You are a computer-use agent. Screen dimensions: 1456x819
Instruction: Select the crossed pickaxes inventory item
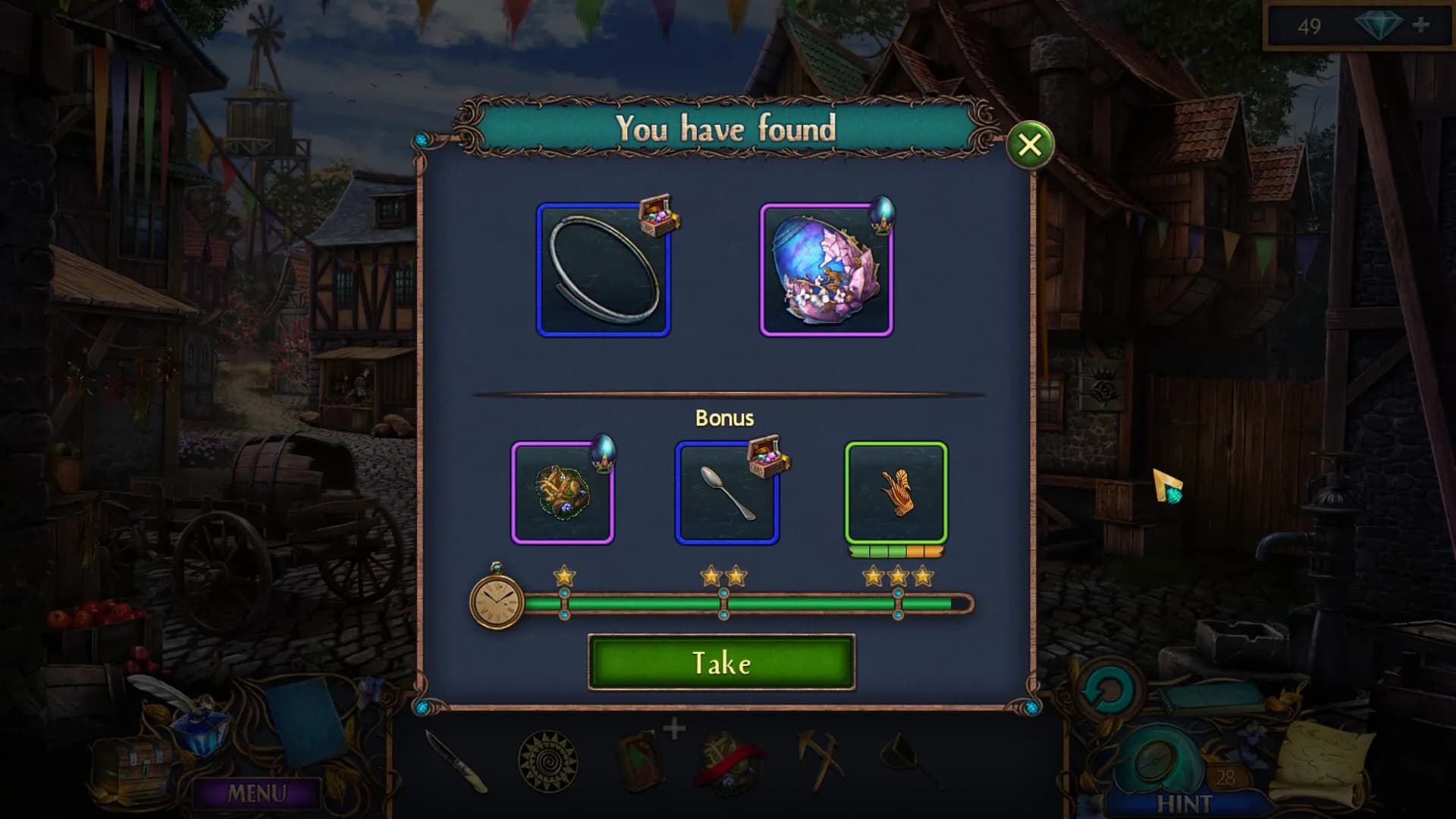819,758
